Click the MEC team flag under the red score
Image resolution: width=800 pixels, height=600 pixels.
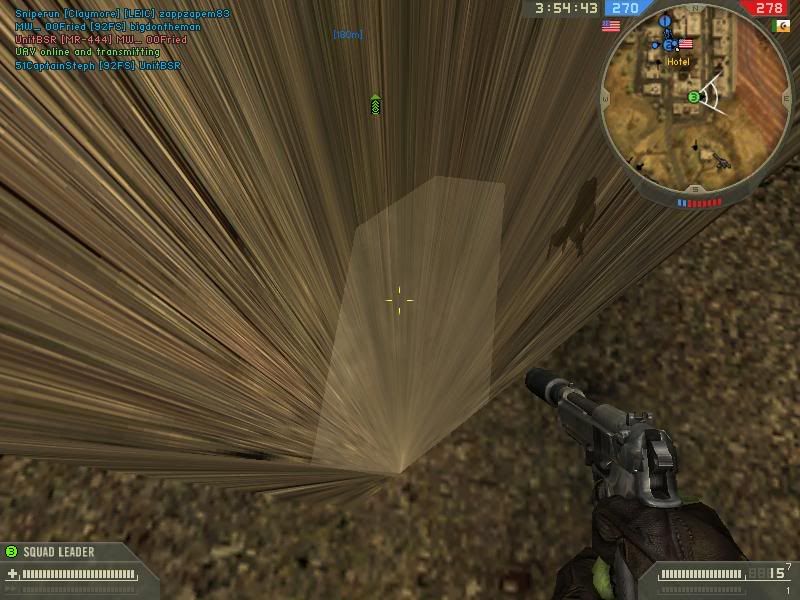[x=781, y=27]
